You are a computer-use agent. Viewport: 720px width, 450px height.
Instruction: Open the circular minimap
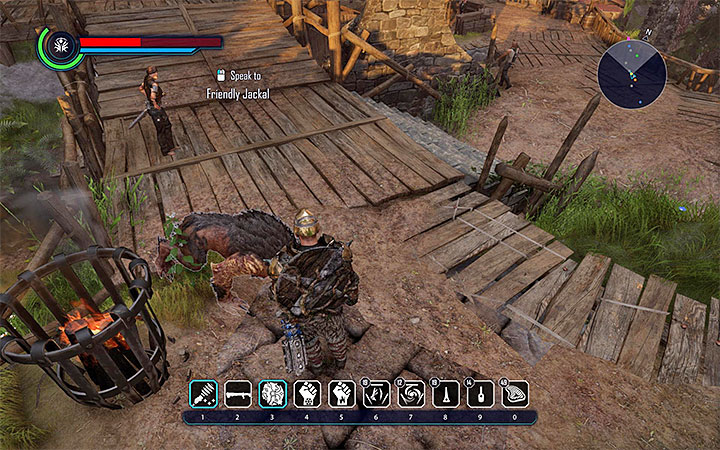click(x=632, y=74)
